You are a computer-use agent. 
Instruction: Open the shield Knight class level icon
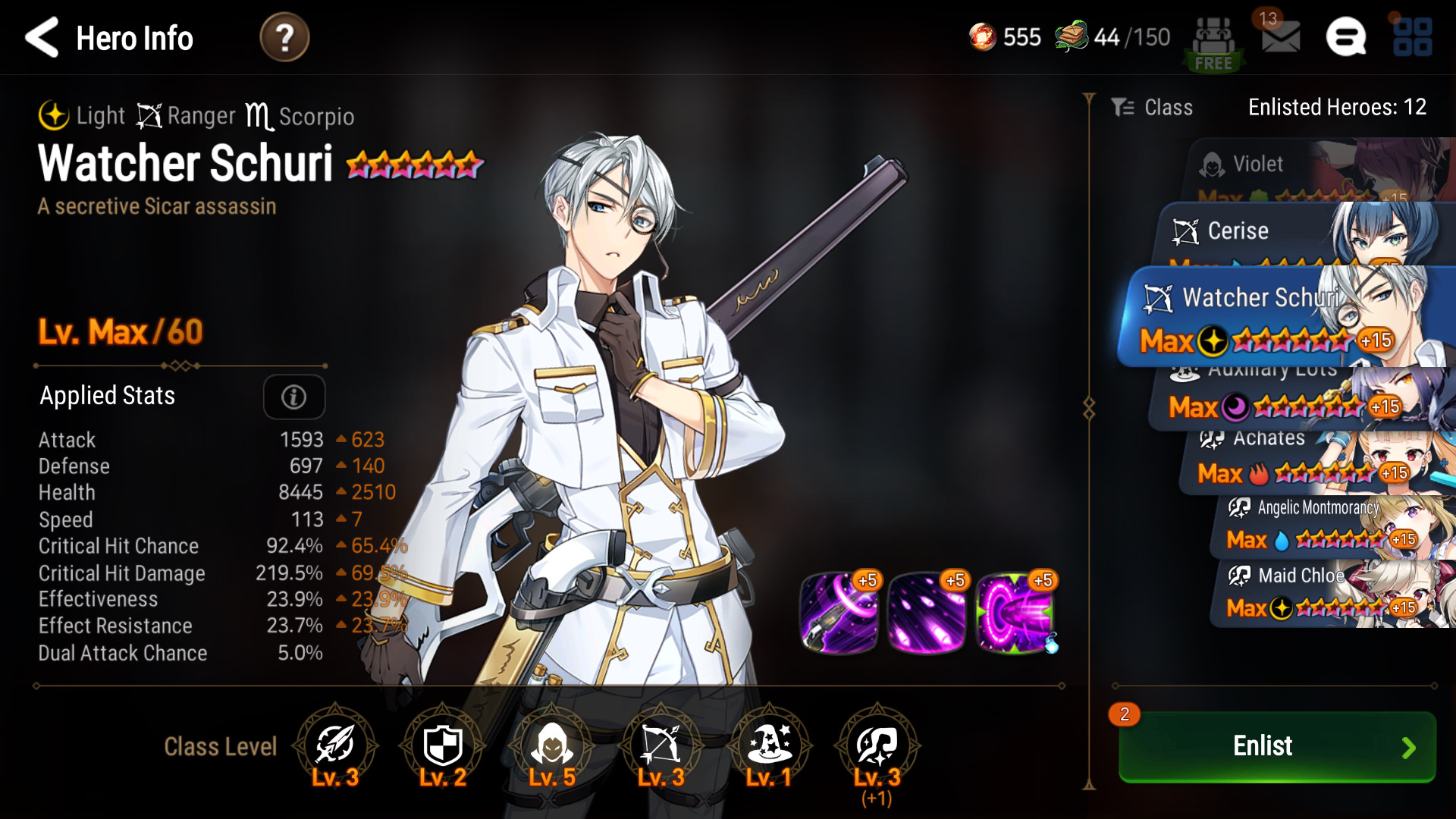pos(443,746)
